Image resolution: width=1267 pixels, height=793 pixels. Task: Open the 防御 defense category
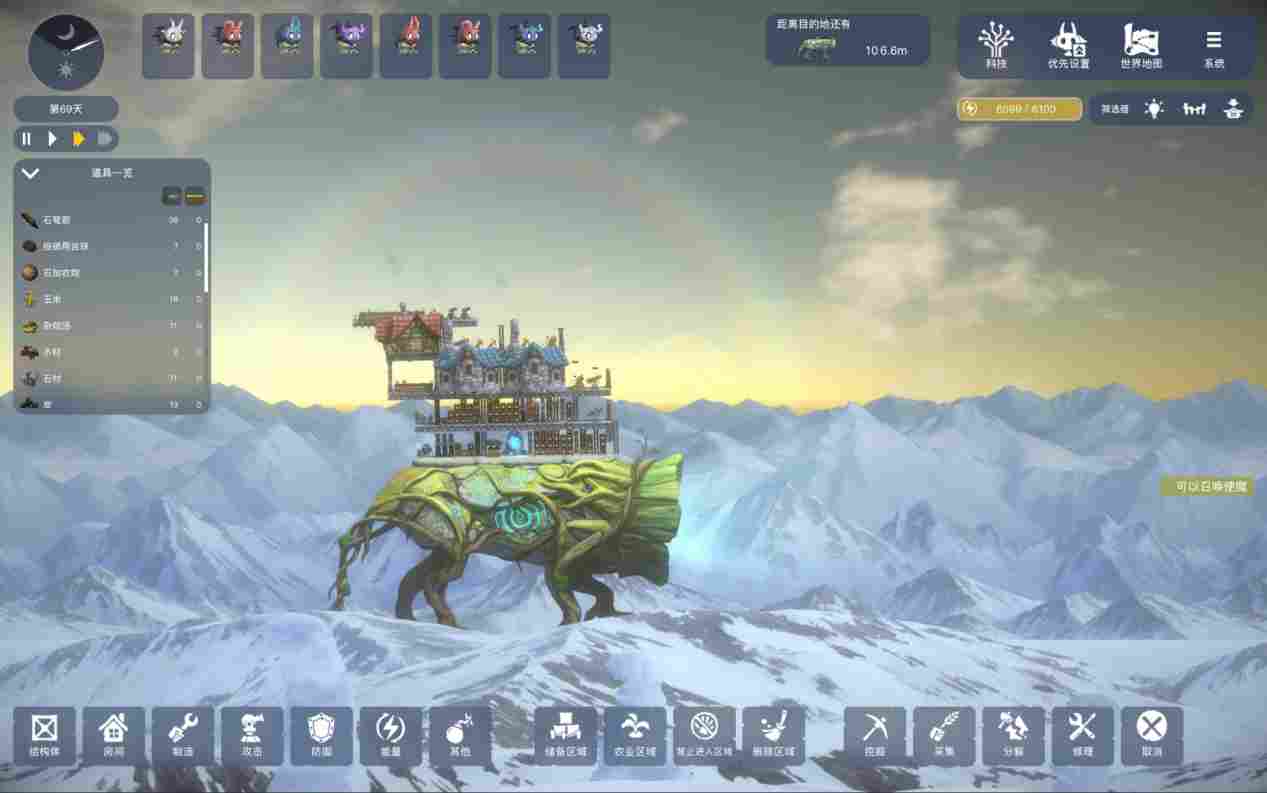[x=322, y=735]
